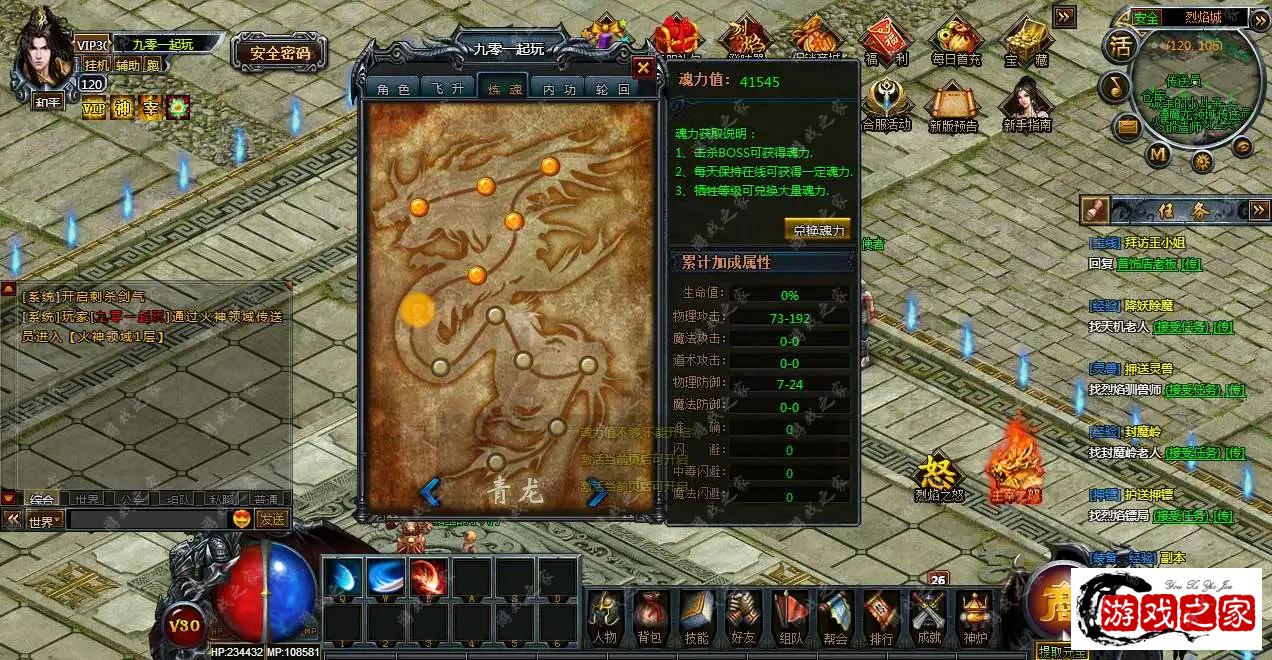Open the 每日首充 daily first recharge icon
The height and width of the screenshot is (660, 1272).
[x=956, y=42]
